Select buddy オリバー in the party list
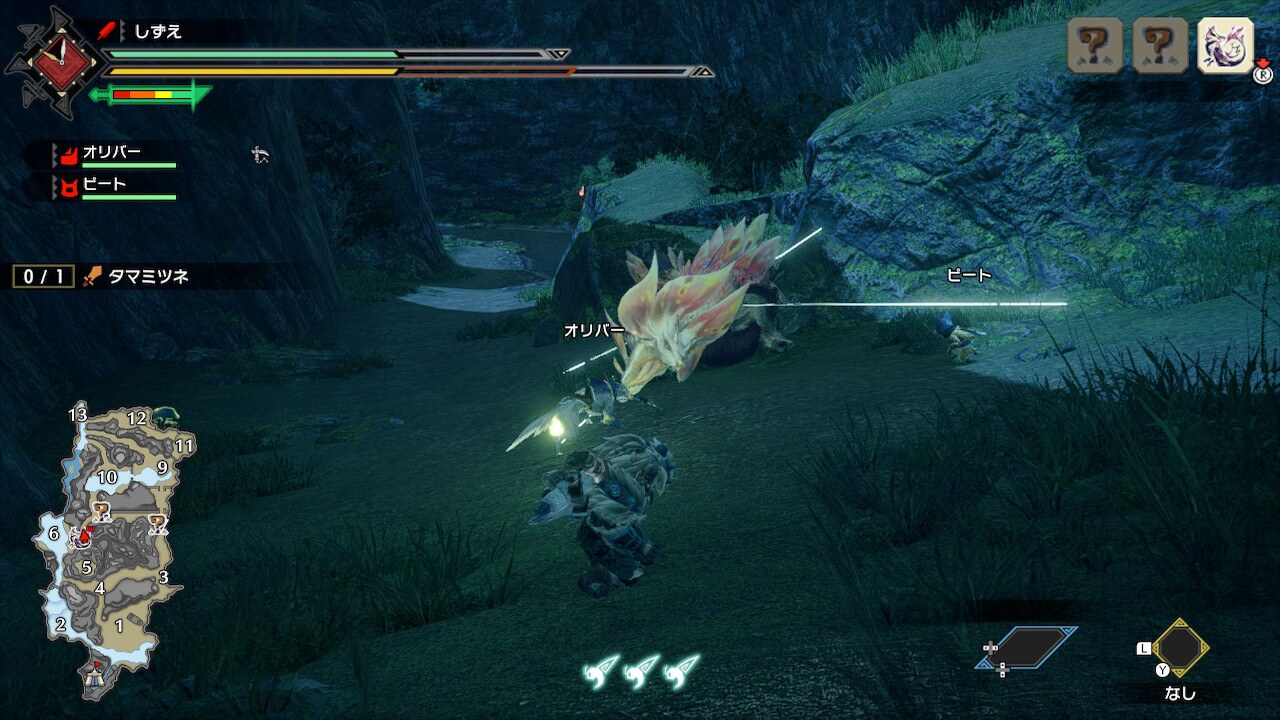This screenshot has height=720, width=1280. click(112, 155)
